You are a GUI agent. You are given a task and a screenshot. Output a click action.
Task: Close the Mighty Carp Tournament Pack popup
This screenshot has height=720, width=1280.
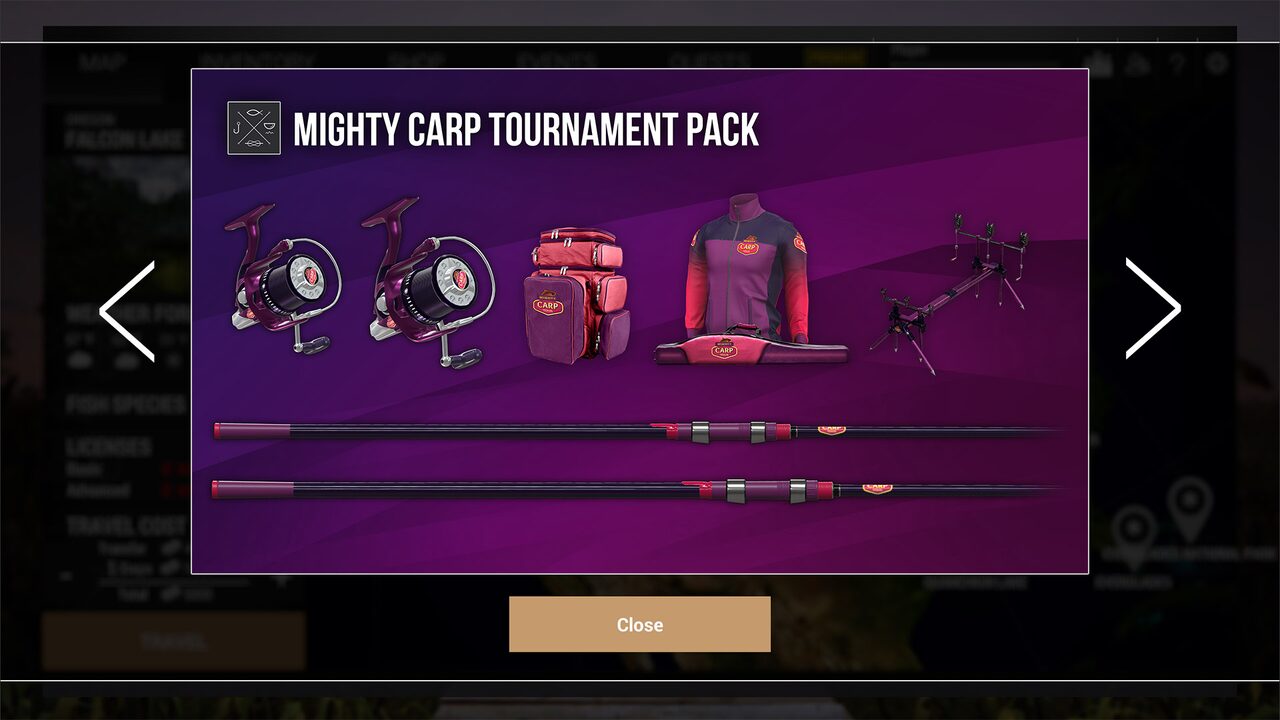pyautogui.click(x=639, y=624)
